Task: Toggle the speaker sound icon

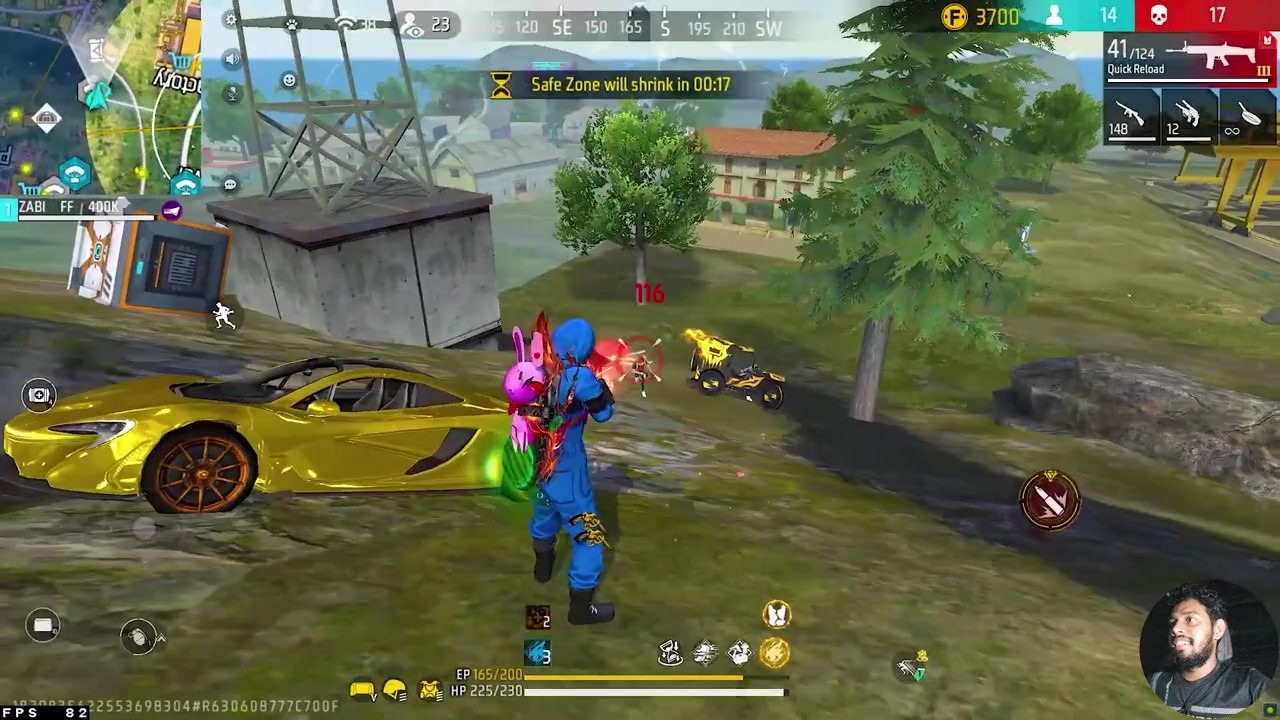Action: (232, 59)
